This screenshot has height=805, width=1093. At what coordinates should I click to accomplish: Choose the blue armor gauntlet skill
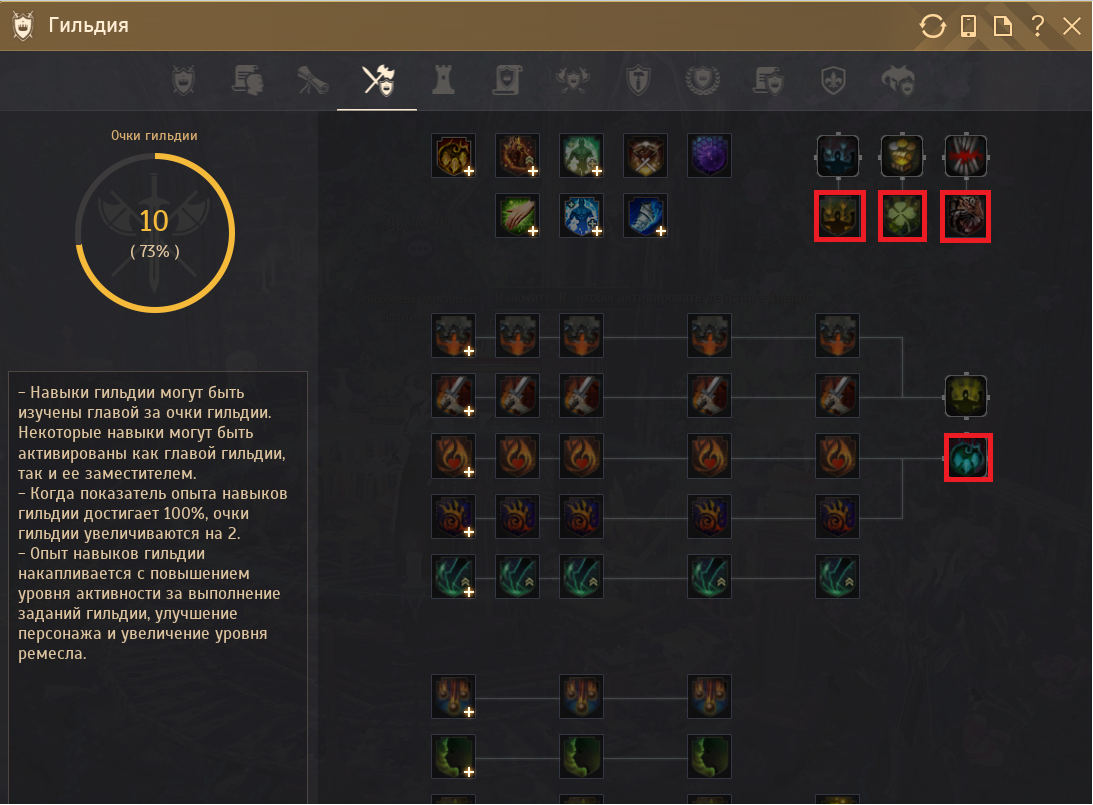click(x=645, y=215)
